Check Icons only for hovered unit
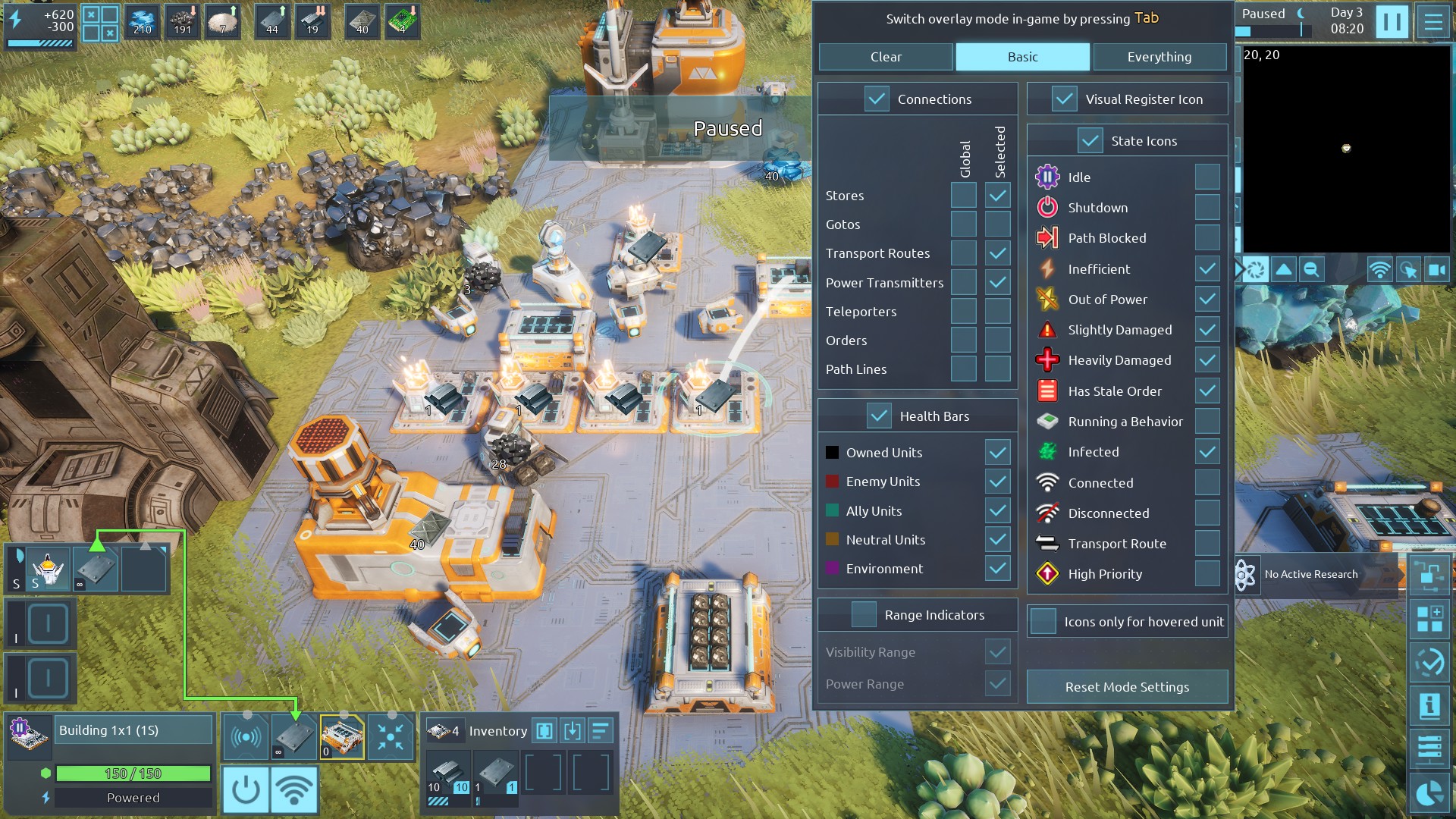 click(x=1043, y=622)
